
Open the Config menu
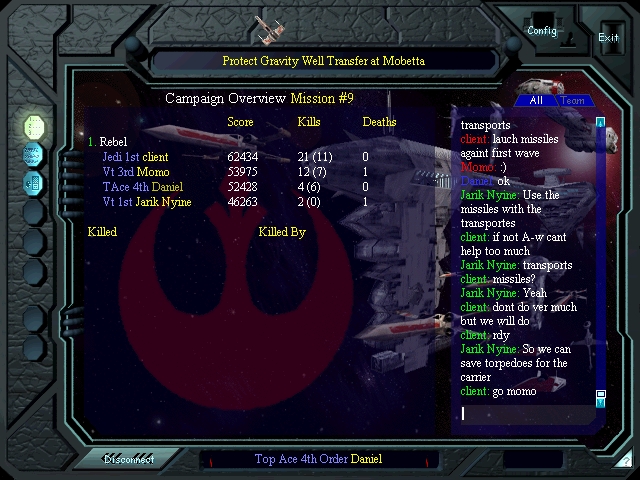click(x=542, y=30)
